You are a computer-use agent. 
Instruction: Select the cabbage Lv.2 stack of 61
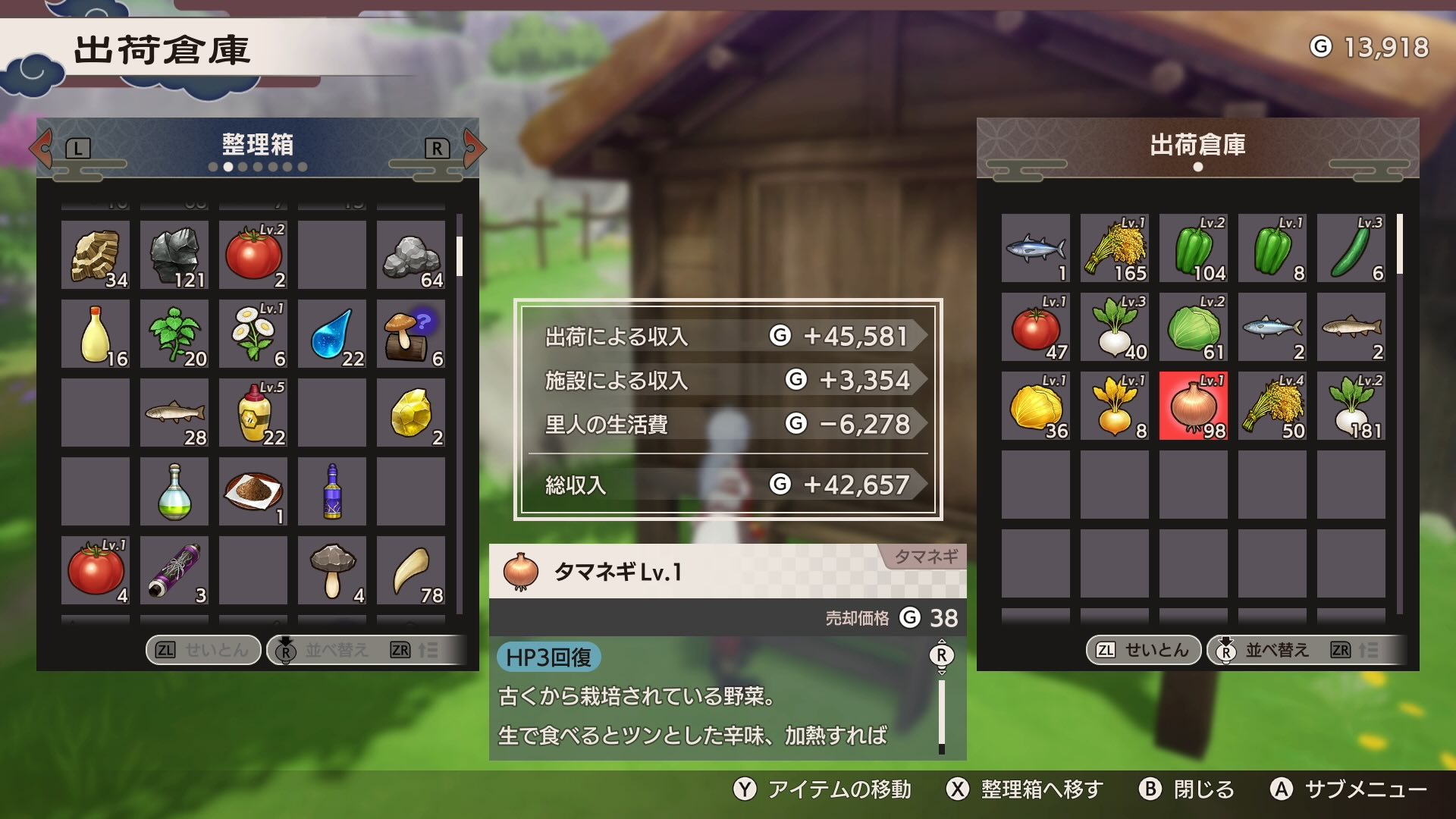(x=1193, y=328)
